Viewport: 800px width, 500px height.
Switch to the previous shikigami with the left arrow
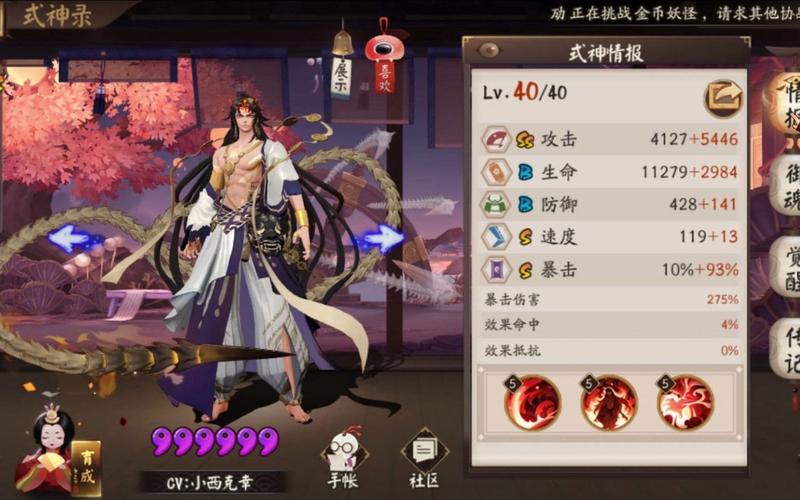tap(74, 238)
